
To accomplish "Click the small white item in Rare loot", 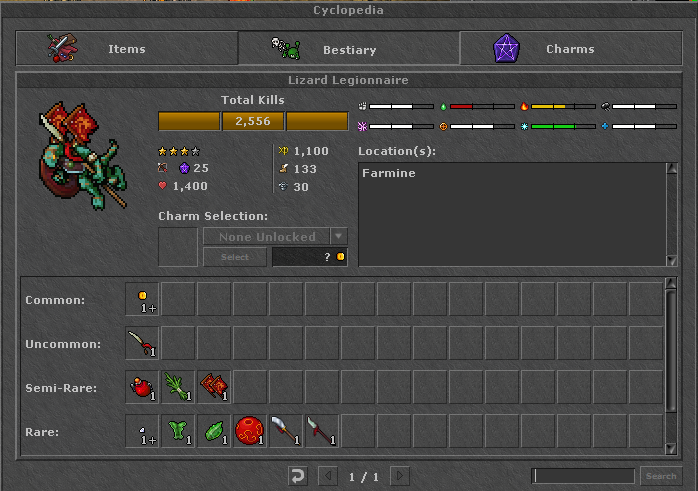I will (x=142, y=431).
